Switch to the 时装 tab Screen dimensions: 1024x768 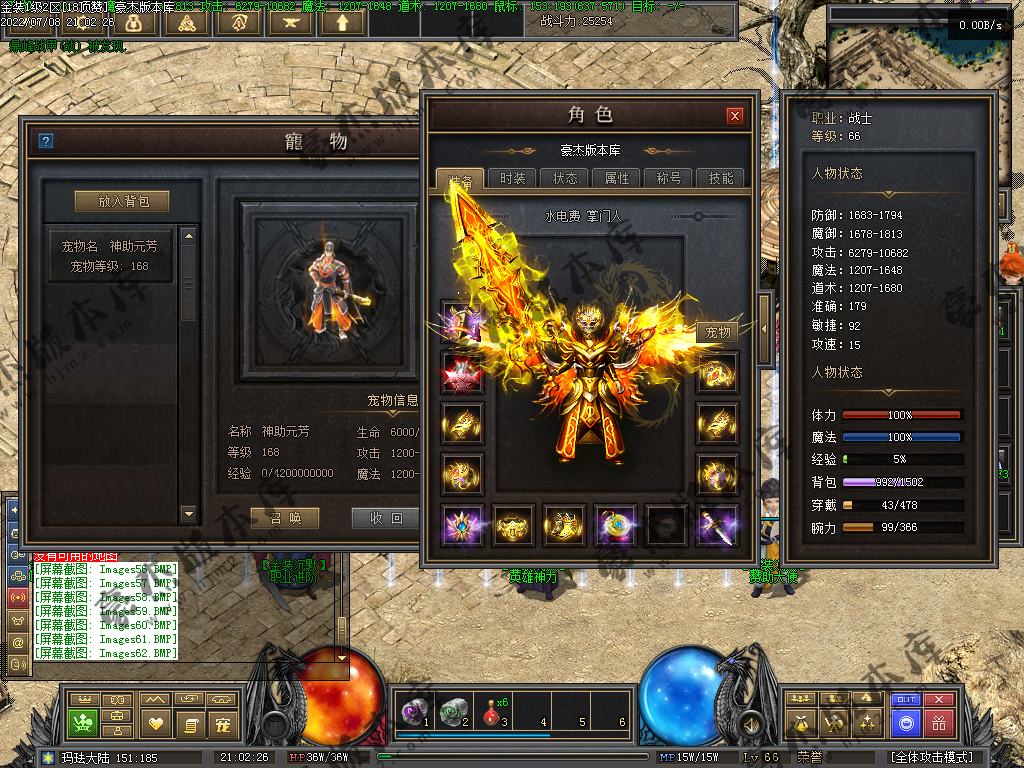click(513, 178)
